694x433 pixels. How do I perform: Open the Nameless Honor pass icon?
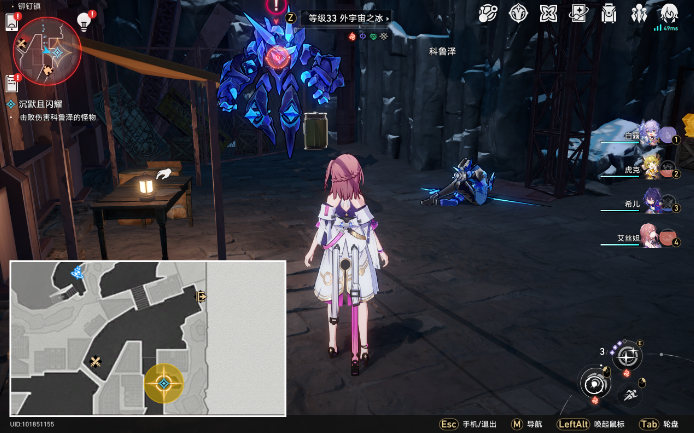[578, 13]
